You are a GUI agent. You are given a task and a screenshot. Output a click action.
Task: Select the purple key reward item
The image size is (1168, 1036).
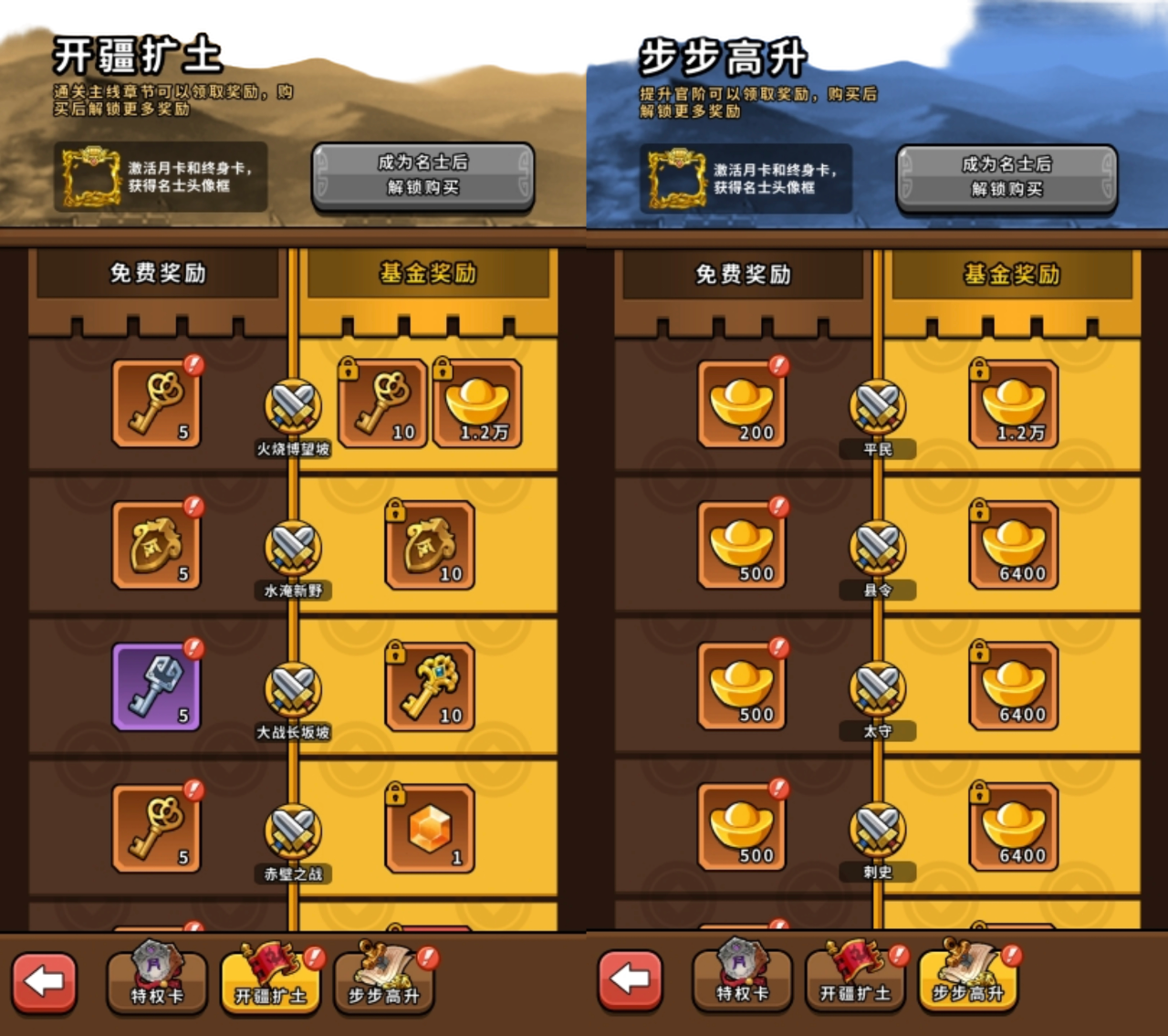pos(155,689)
